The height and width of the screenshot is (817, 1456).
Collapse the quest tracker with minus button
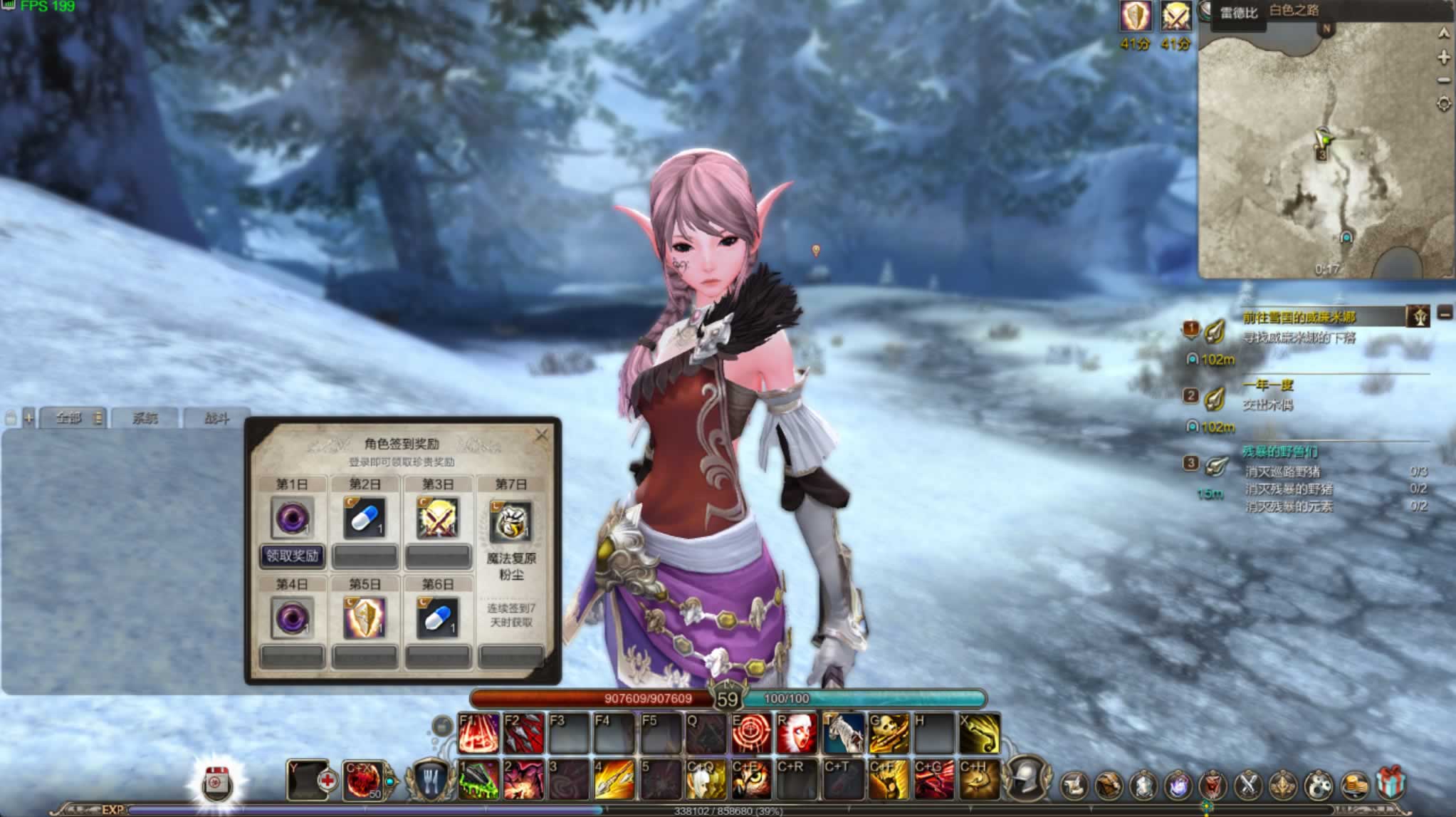[x=1445, y=313]
